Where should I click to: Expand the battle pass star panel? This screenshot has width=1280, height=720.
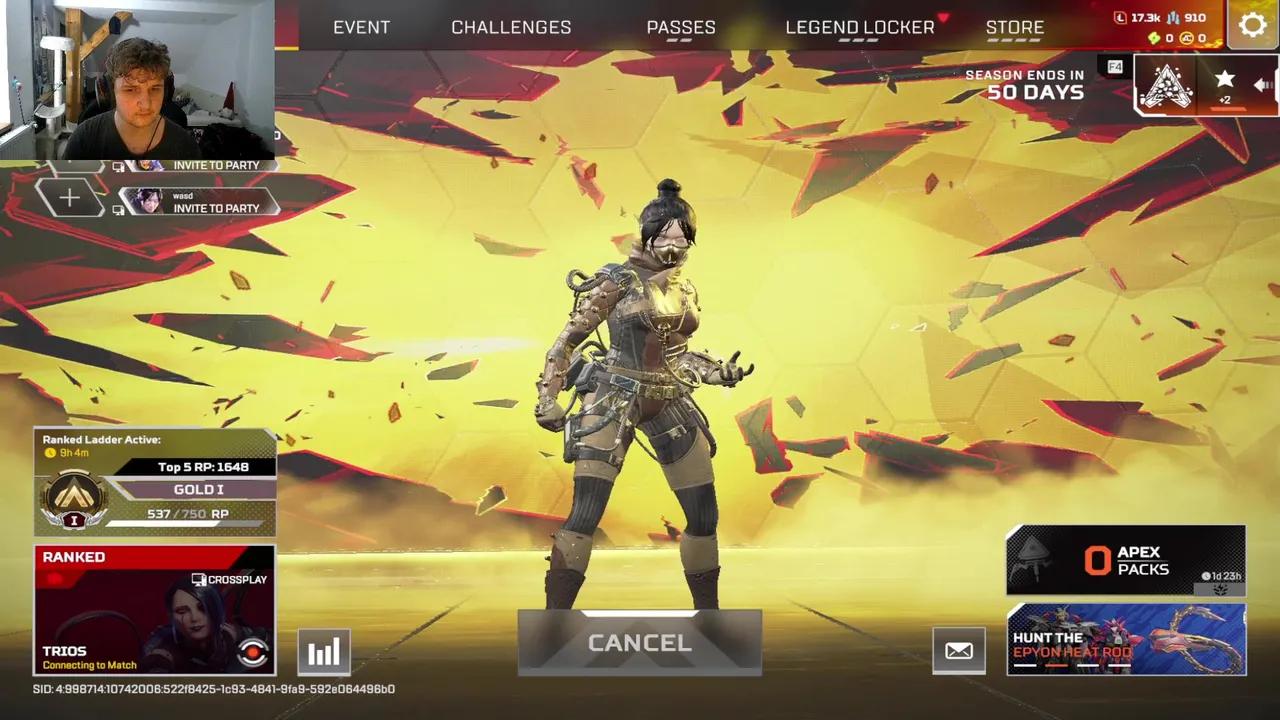[1224, 80]
